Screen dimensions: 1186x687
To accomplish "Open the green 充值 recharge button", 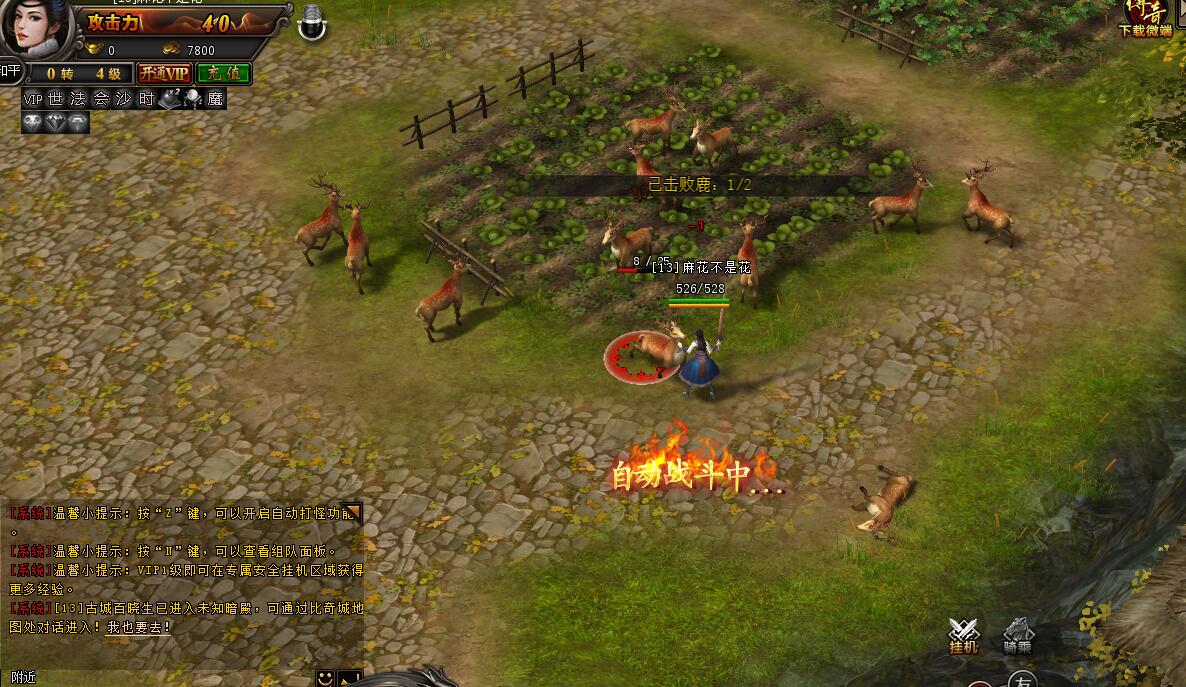I will 223,73.
